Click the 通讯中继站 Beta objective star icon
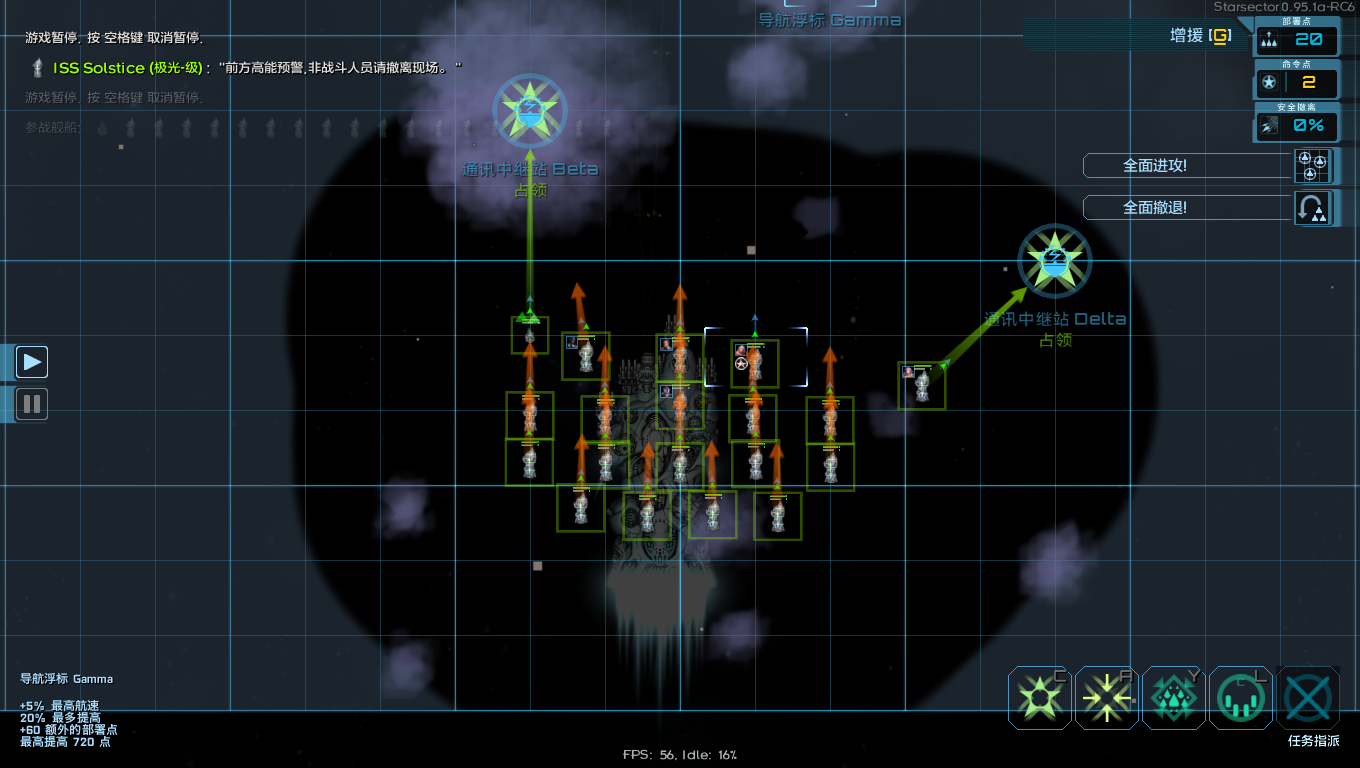The width and height of the screenshot is (1360, 768). (529, 111)
